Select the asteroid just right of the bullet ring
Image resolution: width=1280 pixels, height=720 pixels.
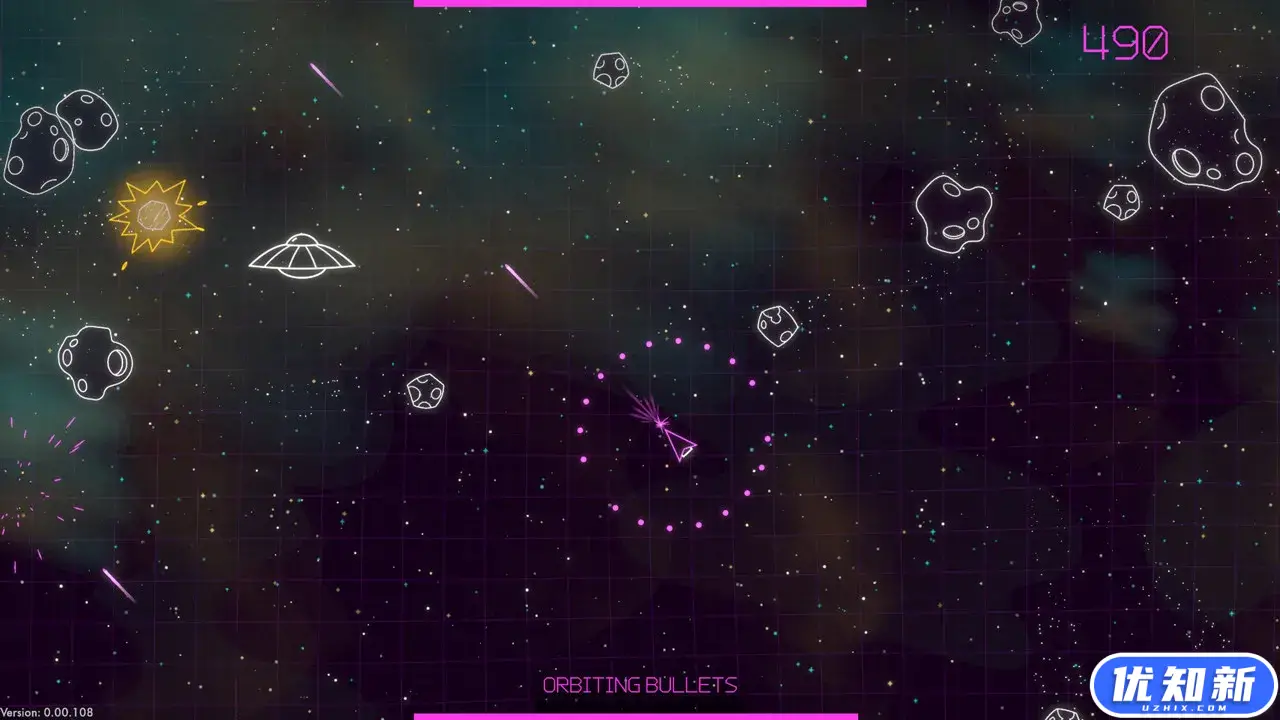click(x=778, y=325)
